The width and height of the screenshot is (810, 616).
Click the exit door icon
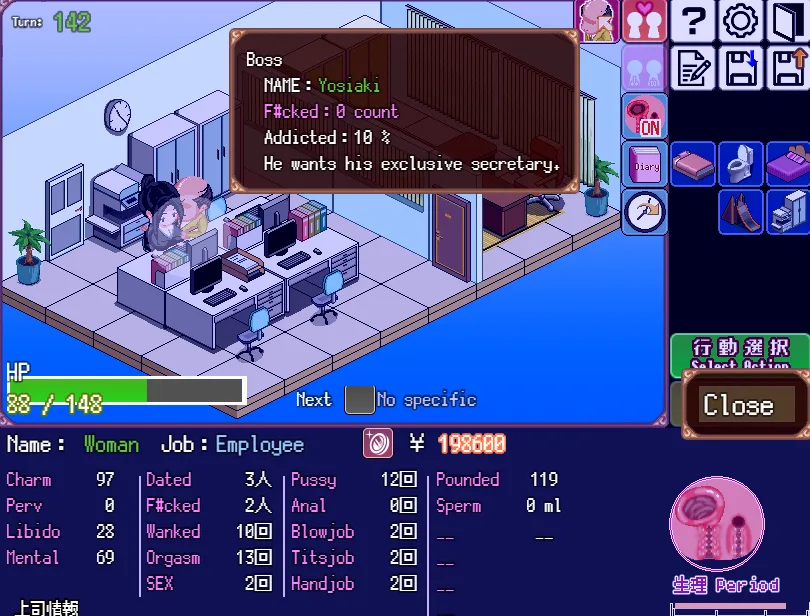[787, 20]
